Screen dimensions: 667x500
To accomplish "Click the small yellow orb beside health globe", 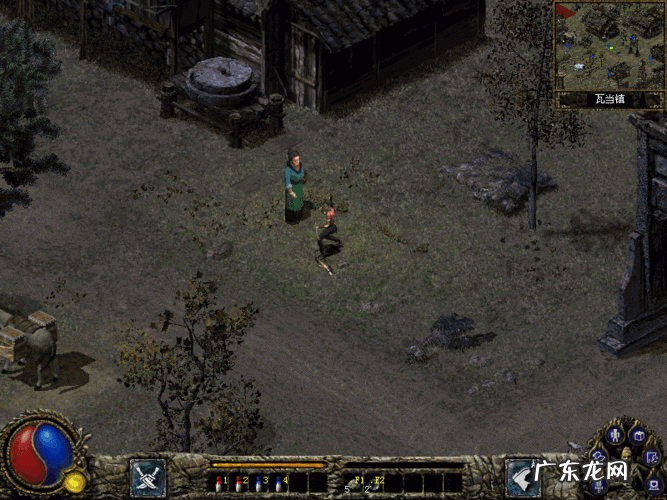I will [x=74, y=482].
